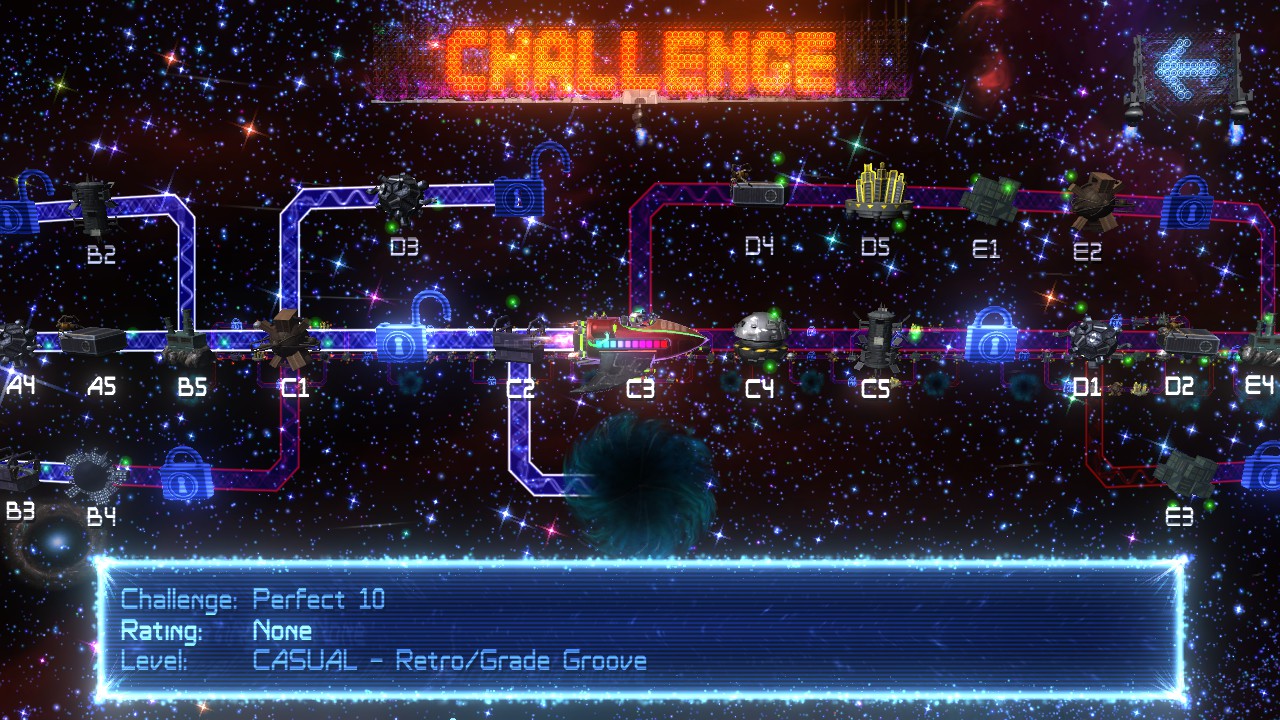Choose challenge node E2
This screenshot has width=1280, height=720.
click(x=1090, y=199)
